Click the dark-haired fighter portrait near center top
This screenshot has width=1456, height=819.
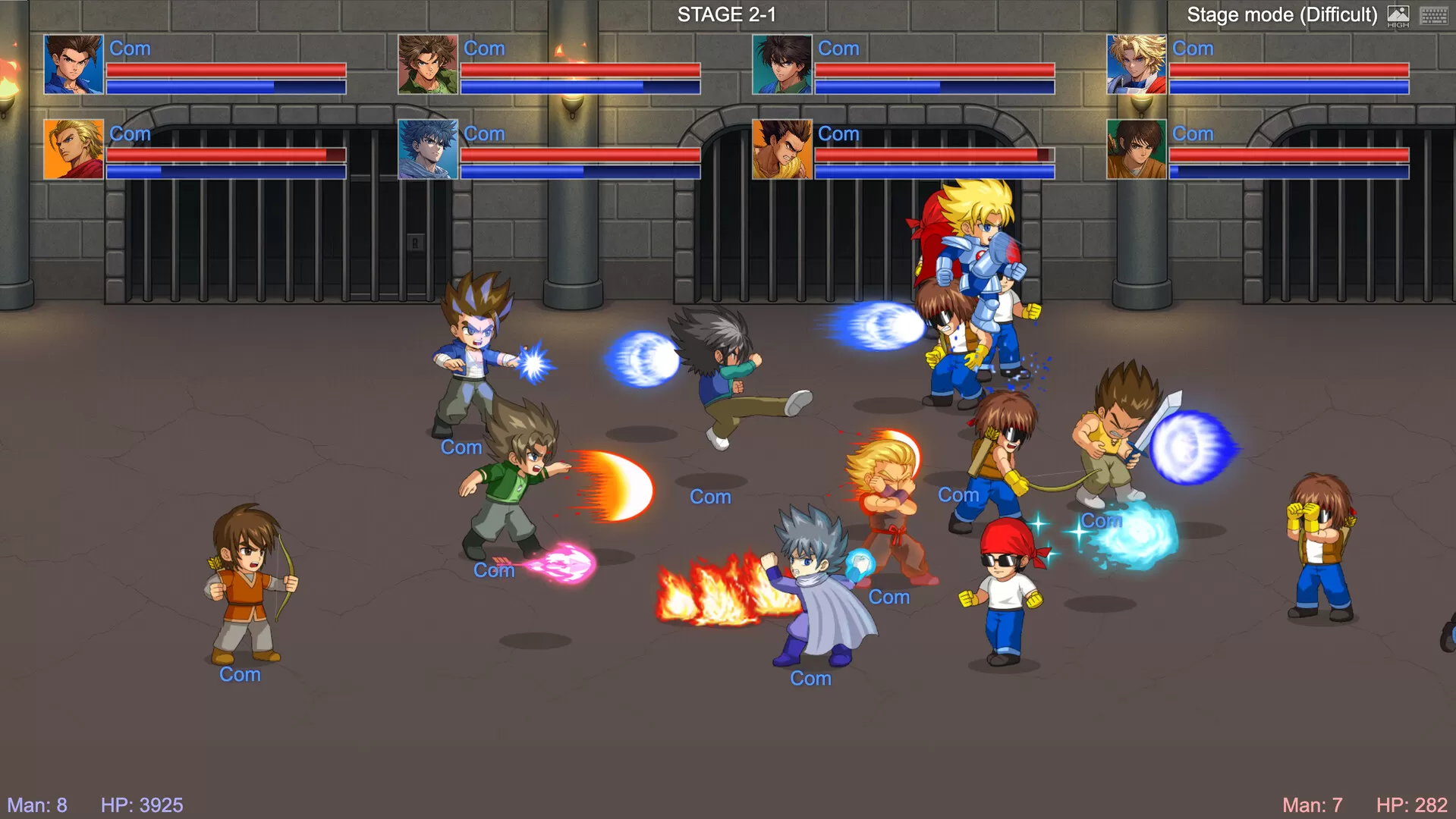pyautogui.click(x=782, y=62)
